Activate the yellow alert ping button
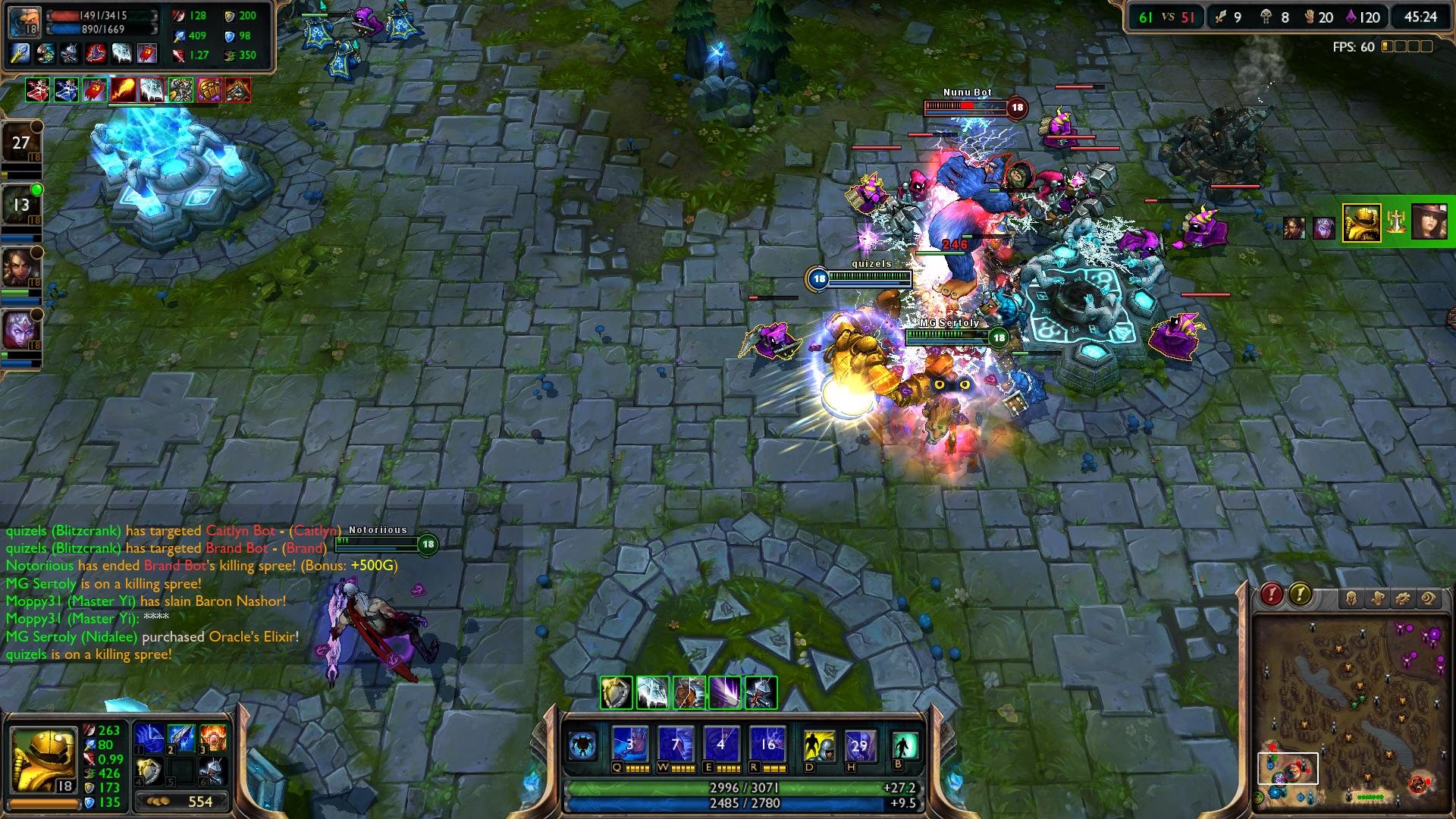This screenshot has width=1456, height=819. click(x=1300, y=595)
